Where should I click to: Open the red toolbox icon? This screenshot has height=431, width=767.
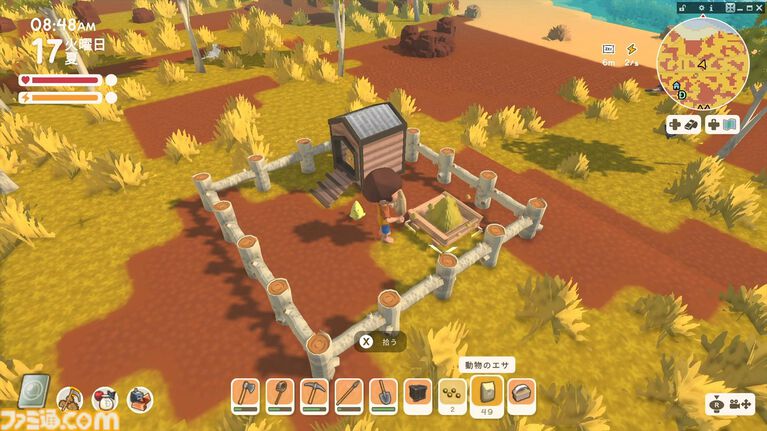pos(139,400)
